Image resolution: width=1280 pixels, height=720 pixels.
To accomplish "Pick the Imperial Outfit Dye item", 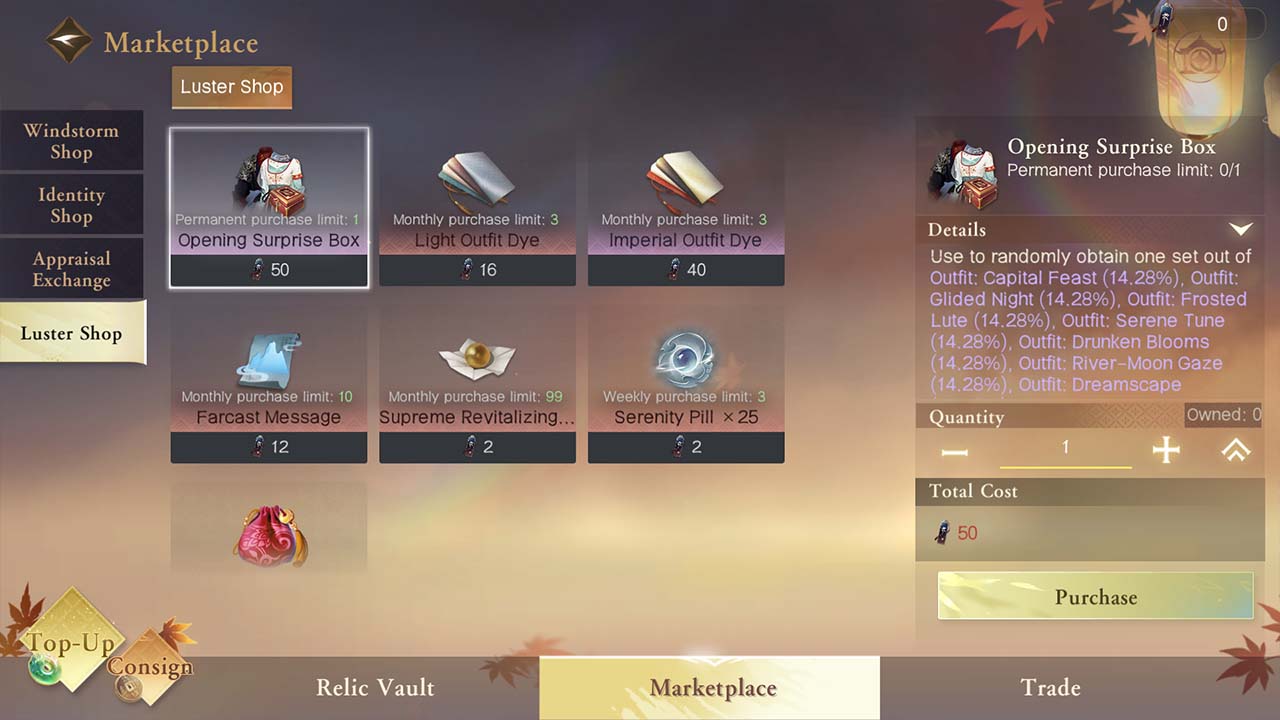I will pyautogui.click(x=685, y=208).
